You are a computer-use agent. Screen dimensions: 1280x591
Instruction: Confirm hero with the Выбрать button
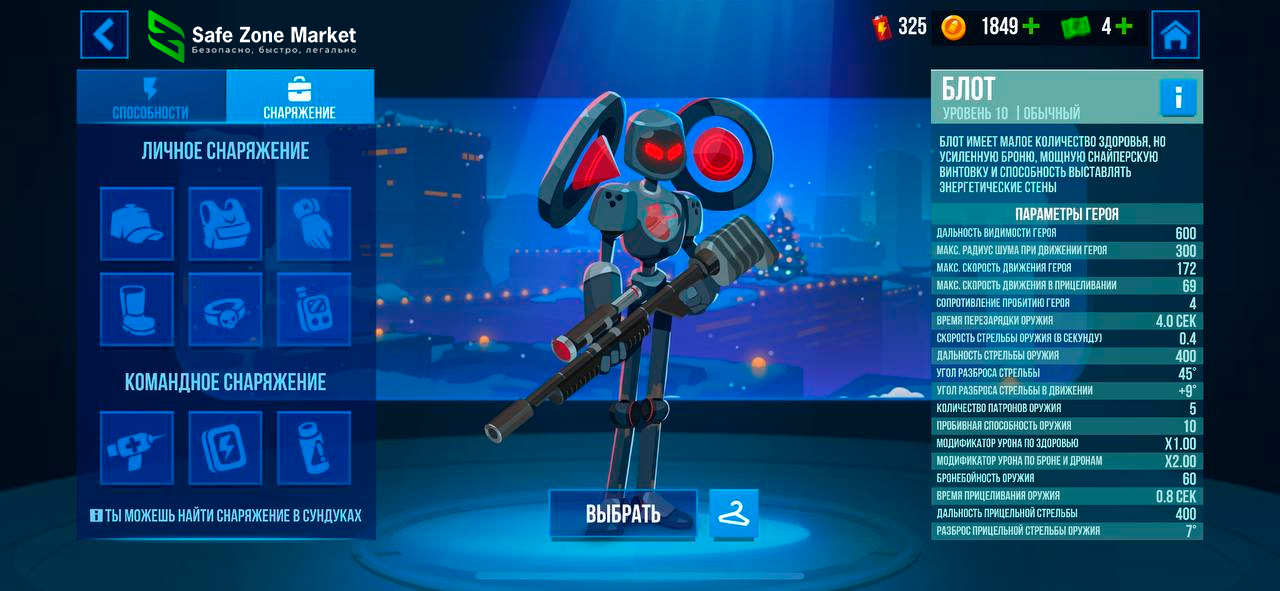coord(623,514)
